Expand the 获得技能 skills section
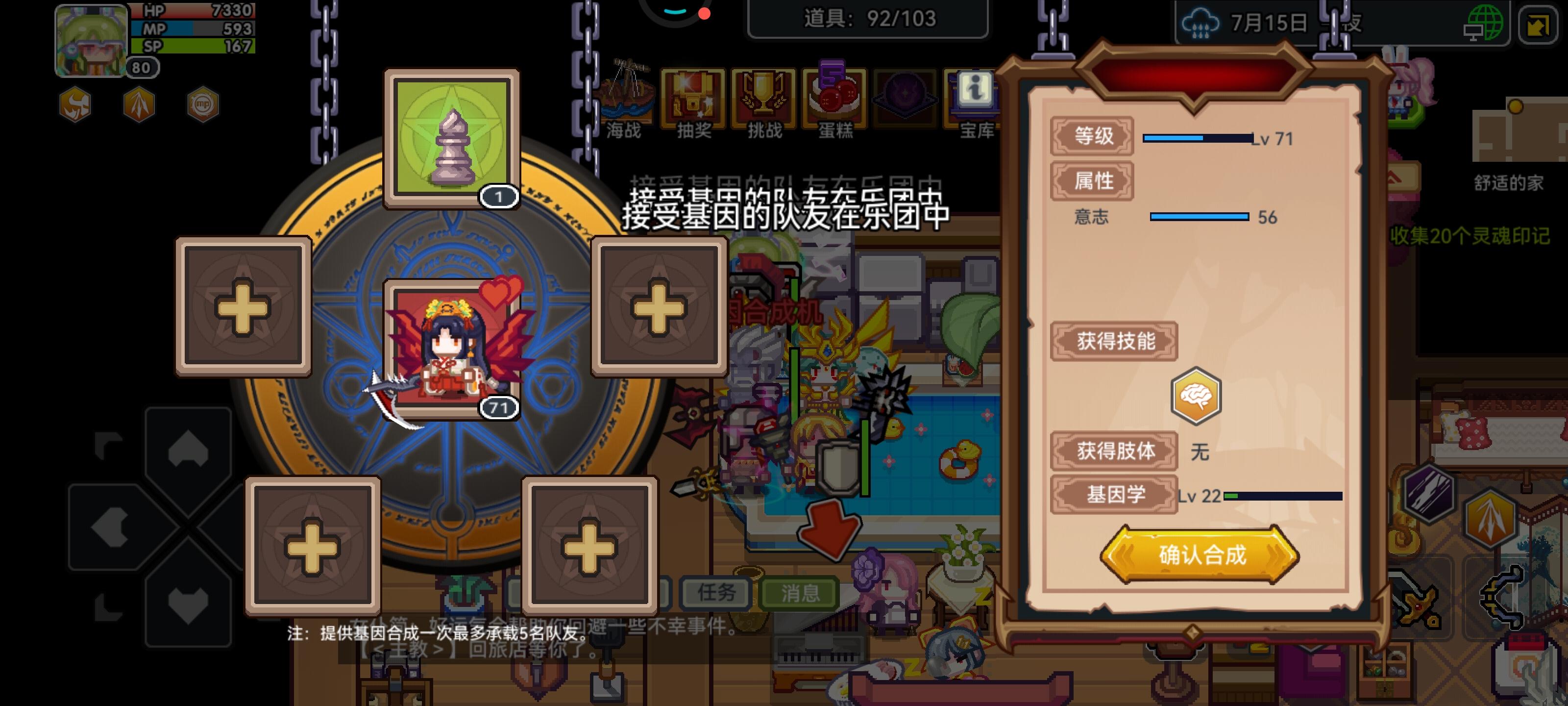 [x=1114, y=341]
